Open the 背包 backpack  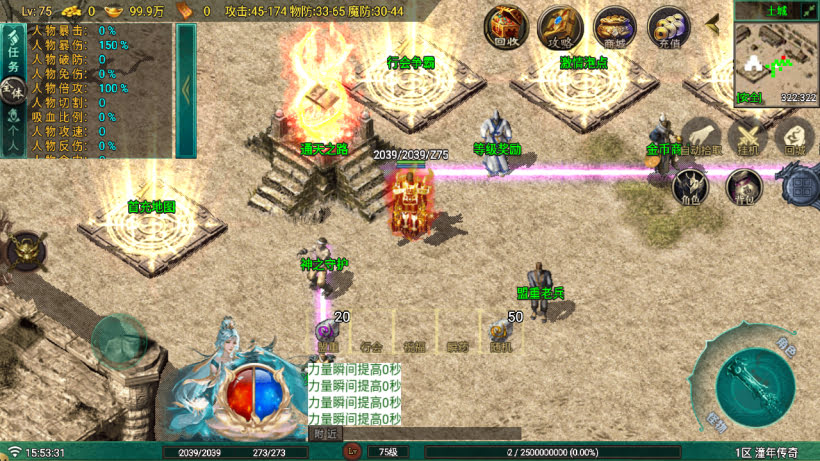(744, 186)
